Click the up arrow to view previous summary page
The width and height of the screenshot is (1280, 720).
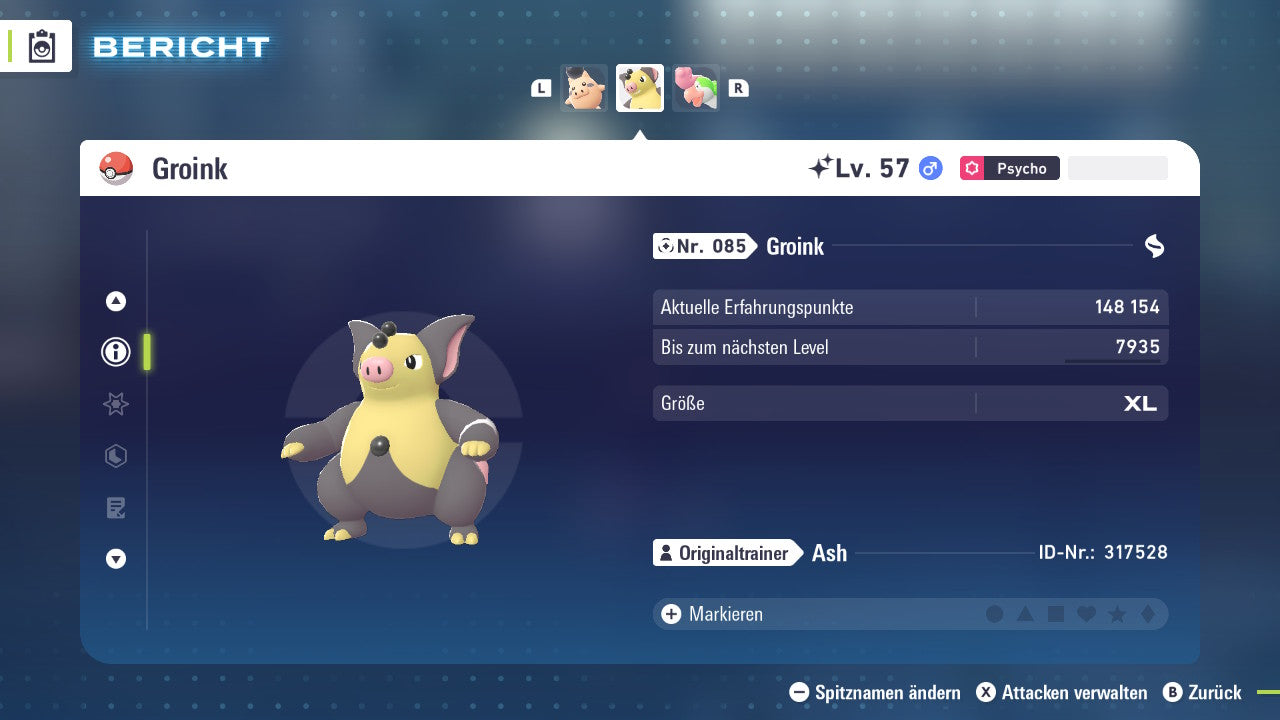point(115,300)
